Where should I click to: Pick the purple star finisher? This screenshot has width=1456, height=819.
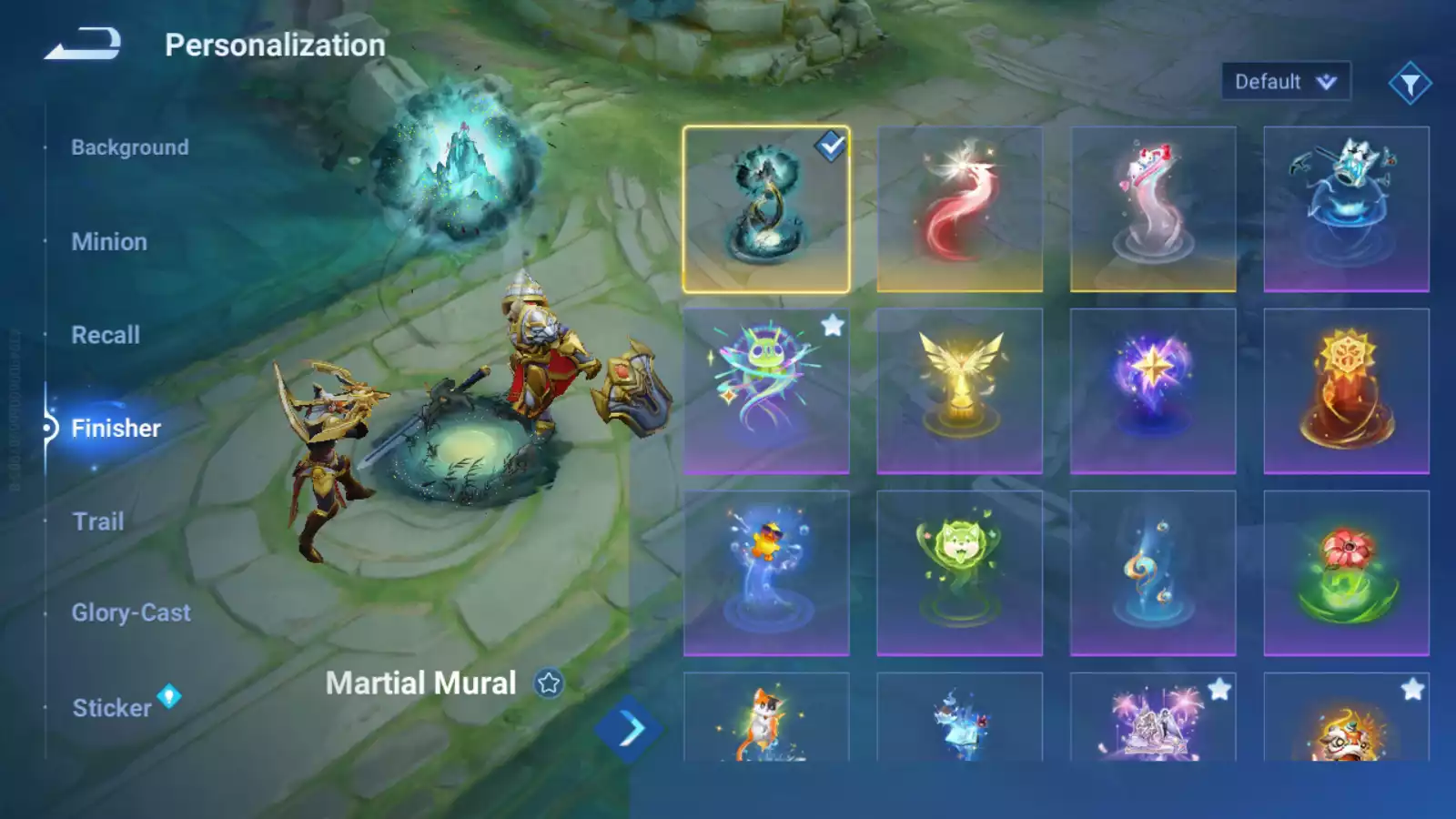1152,391
